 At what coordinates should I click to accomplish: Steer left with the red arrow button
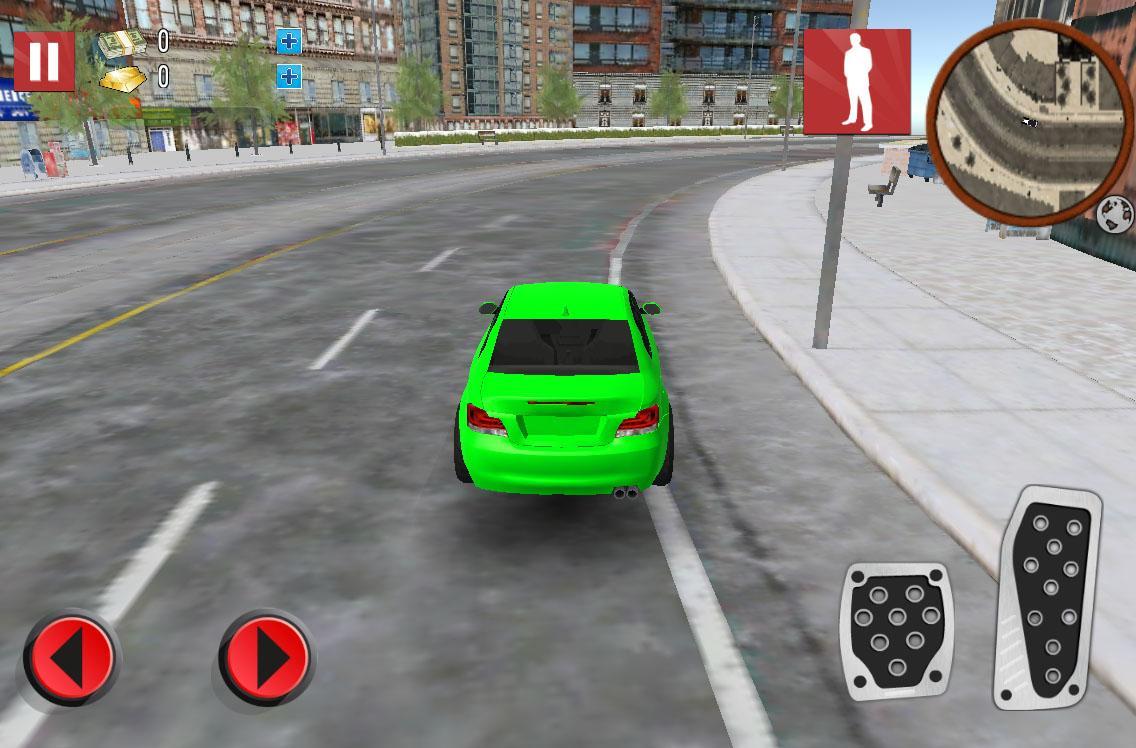pos(69,660)
